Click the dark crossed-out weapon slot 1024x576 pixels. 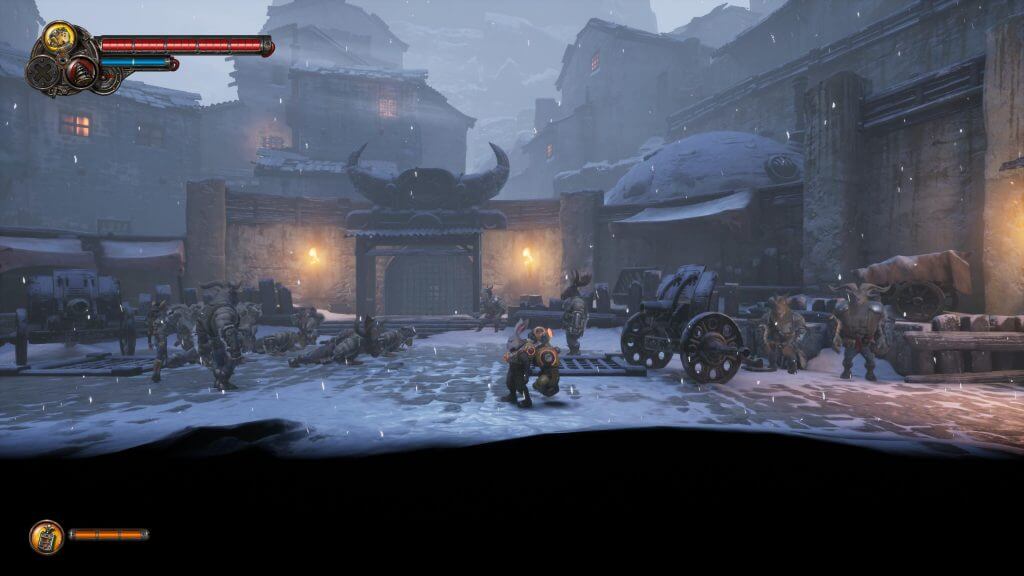click(43, 72)
